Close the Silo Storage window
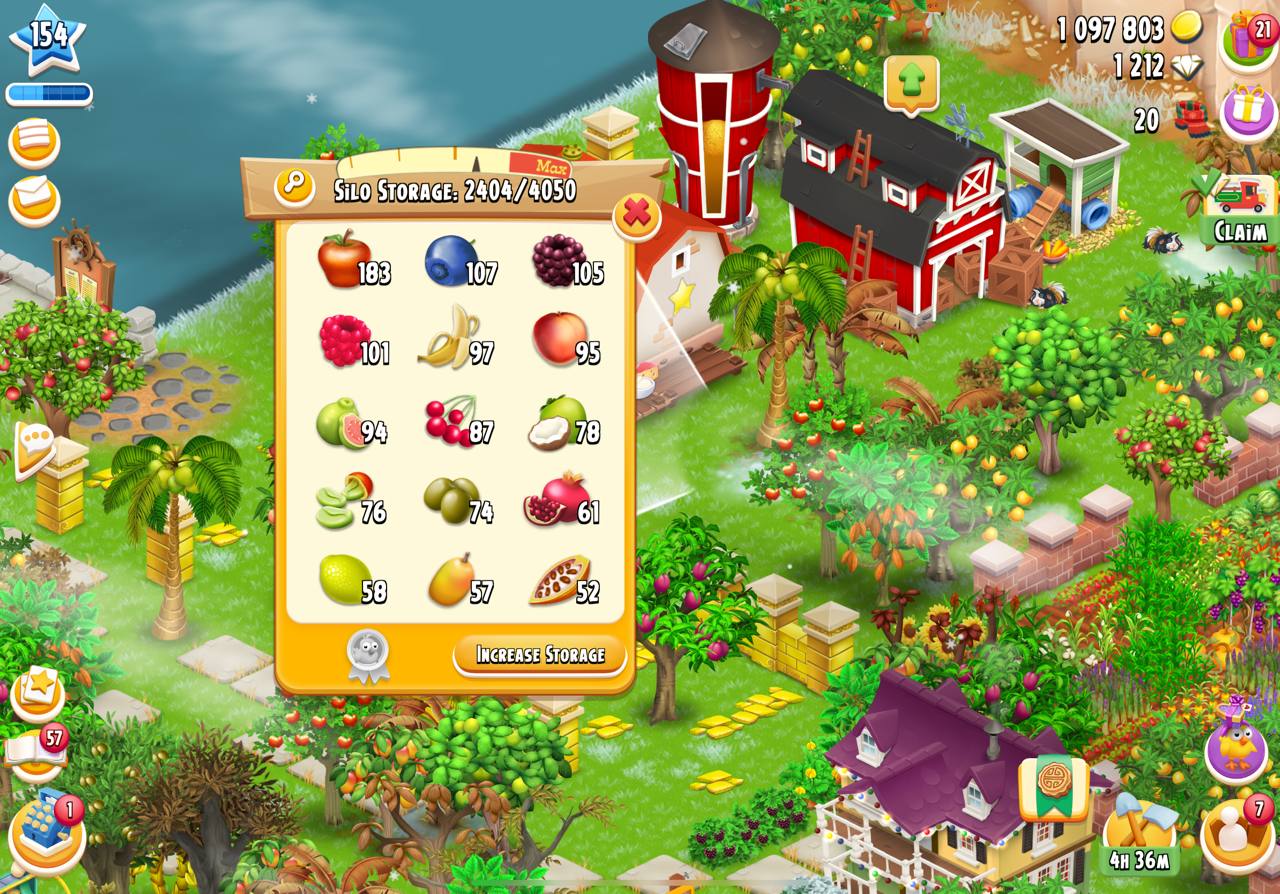Screen dimensions: 1280x894 tap(637, 213)
